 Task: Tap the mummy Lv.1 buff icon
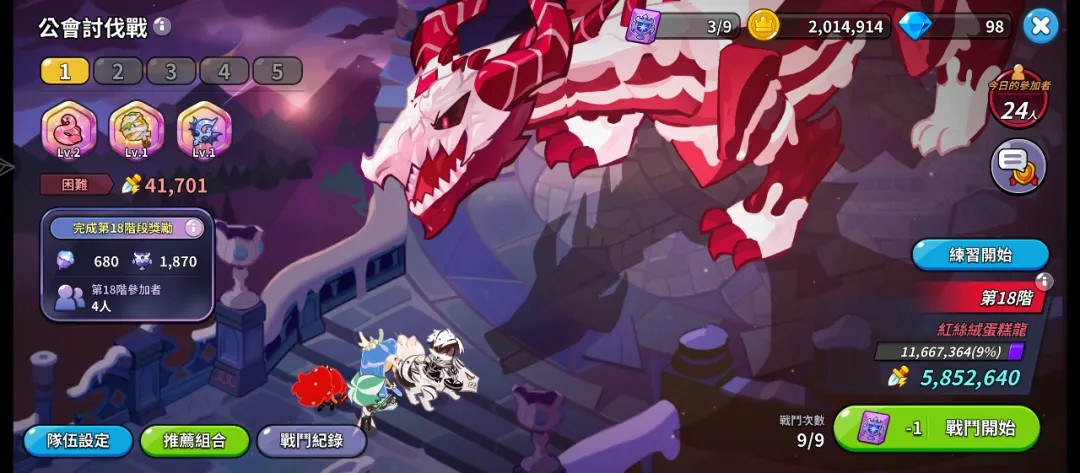[x=137, y=130]
